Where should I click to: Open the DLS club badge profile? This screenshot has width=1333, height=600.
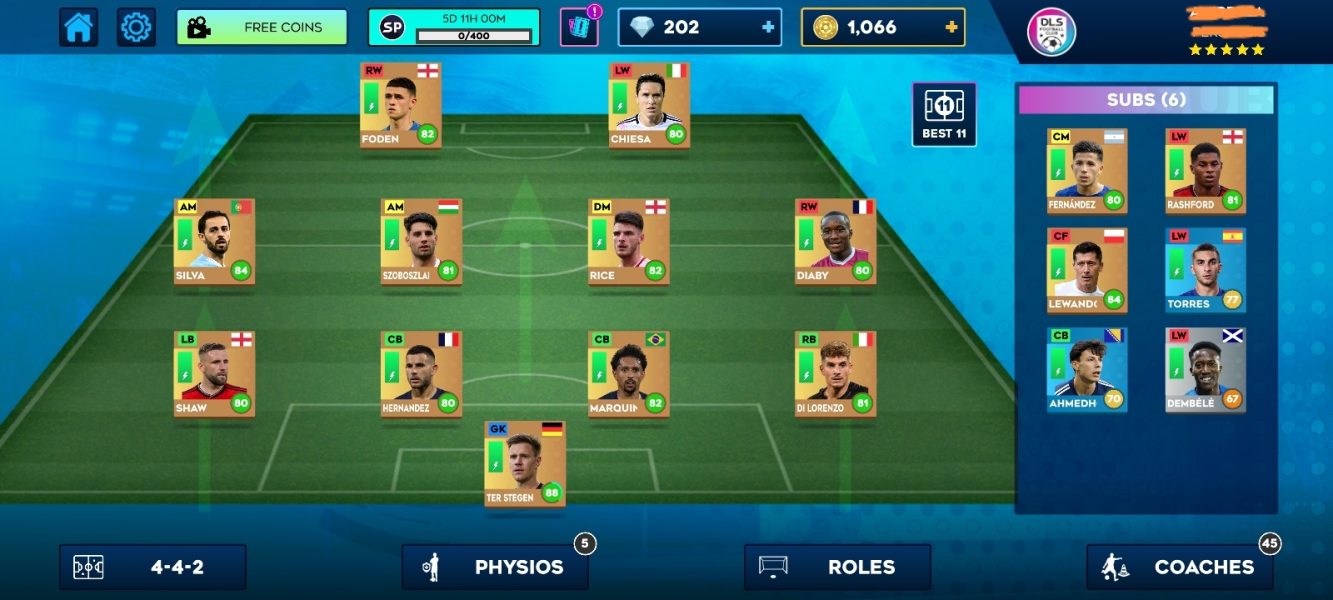1051,32
